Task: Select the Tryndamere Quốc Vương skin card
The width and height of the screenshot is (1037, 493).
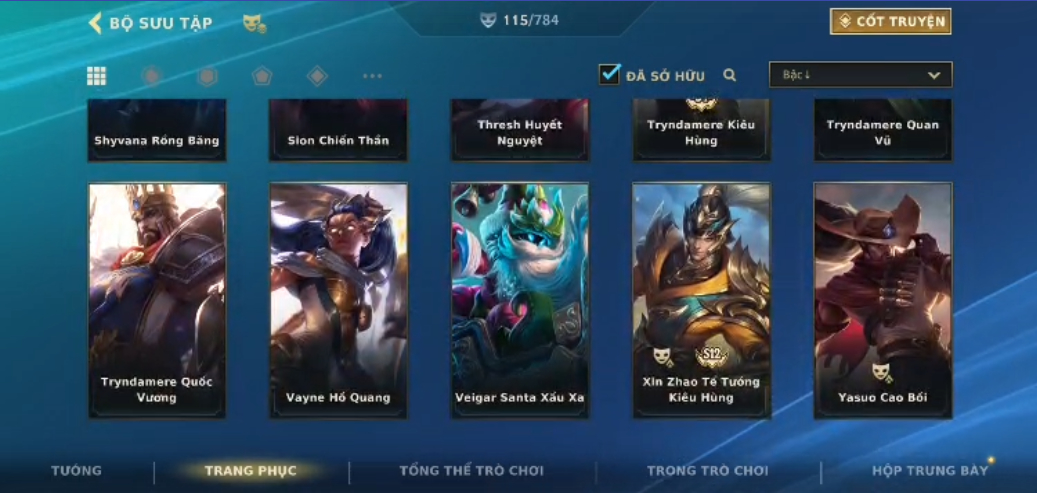Action: [x=157, y=299]
